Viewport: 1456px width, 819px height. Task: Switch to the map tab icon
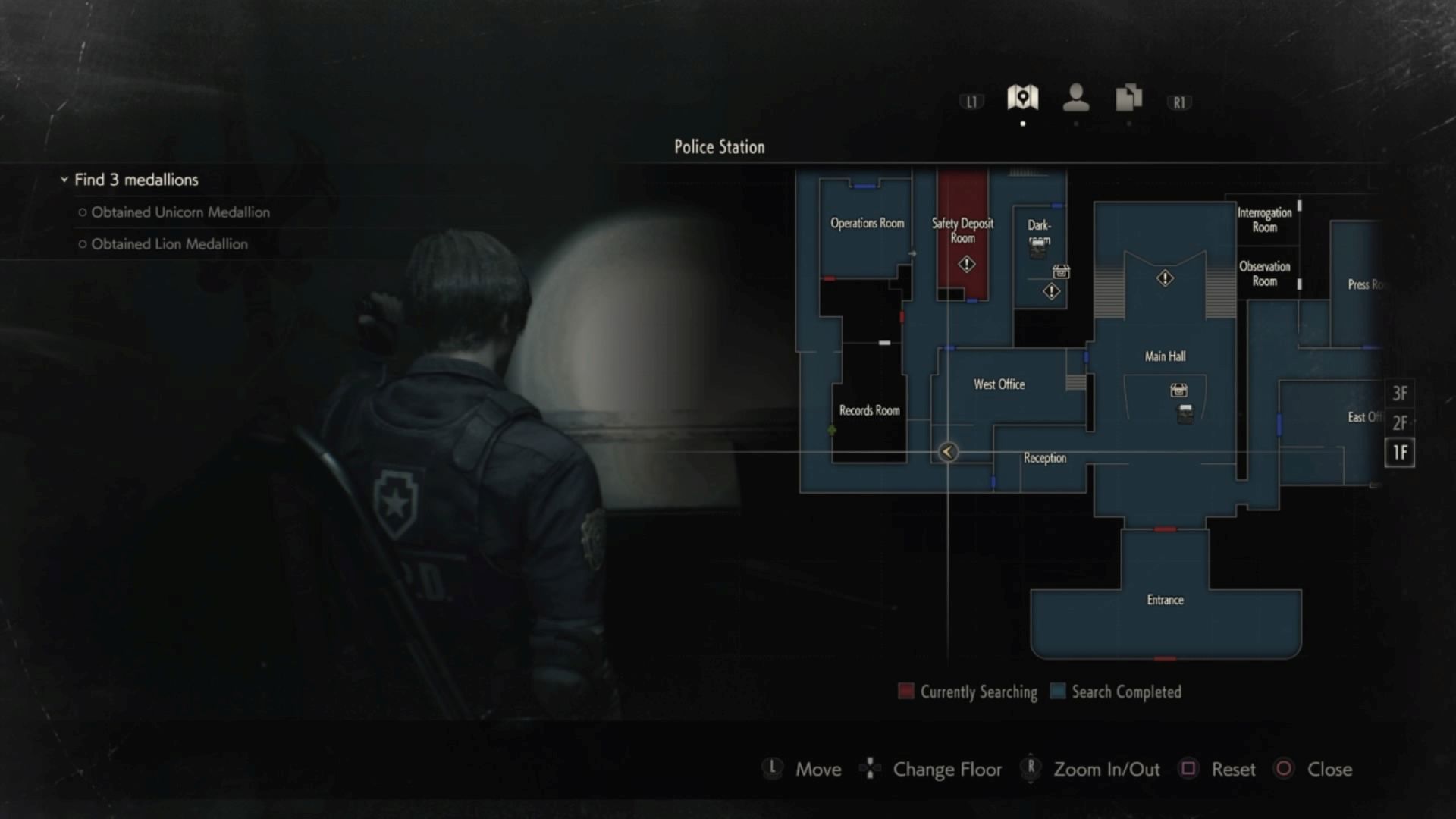pyautogui.click(x=1022, y=98)
